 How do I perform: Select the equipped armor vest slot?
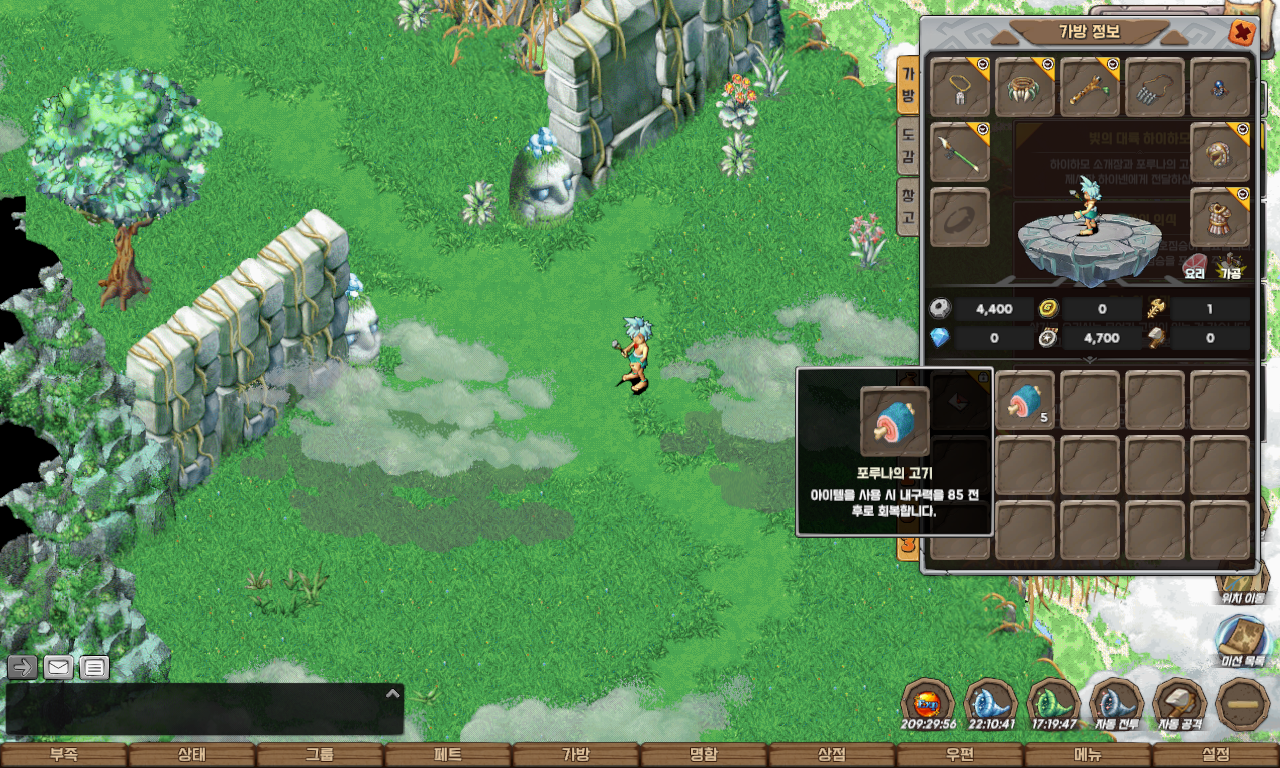(x=1220, y=217)
